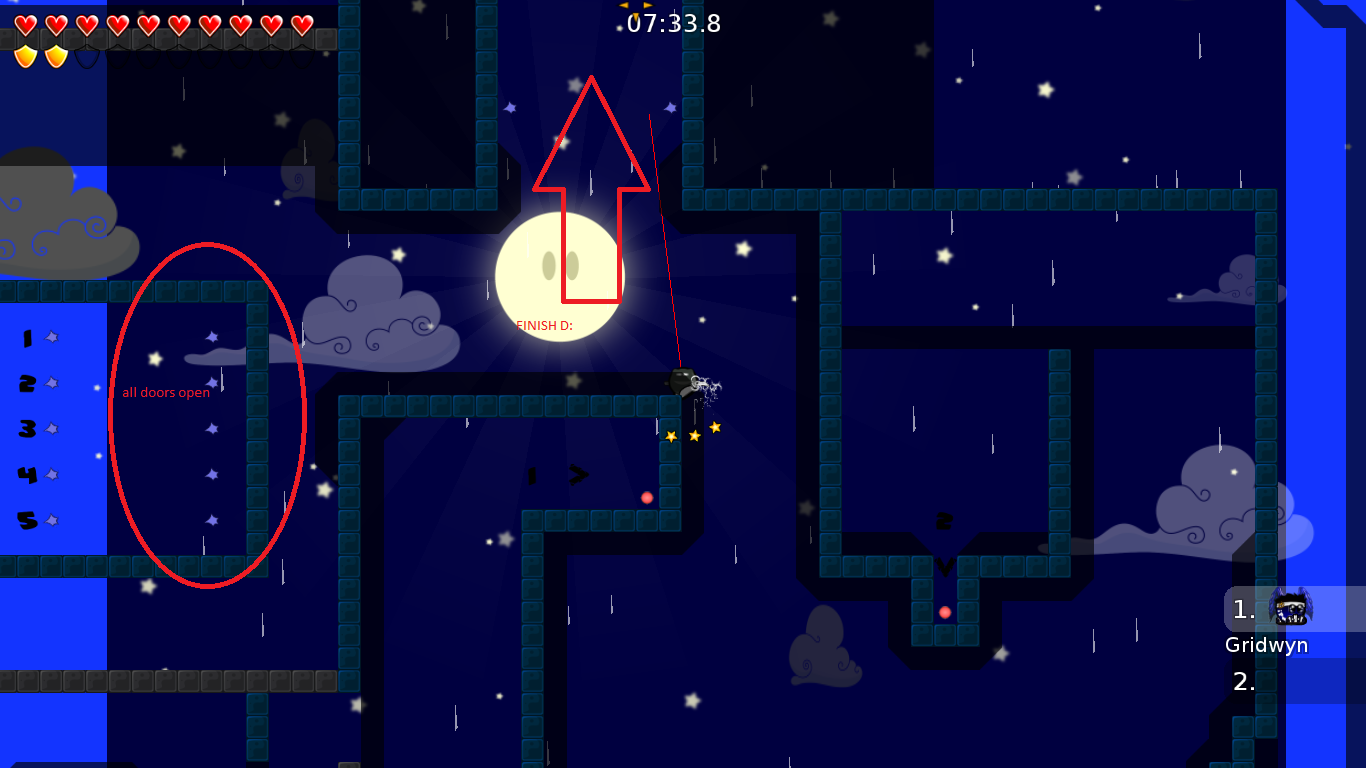This screenshot has height=768, width=1366.
Task: Click the right arrow beside the "1" sign
Action: [x=578, y=476]
